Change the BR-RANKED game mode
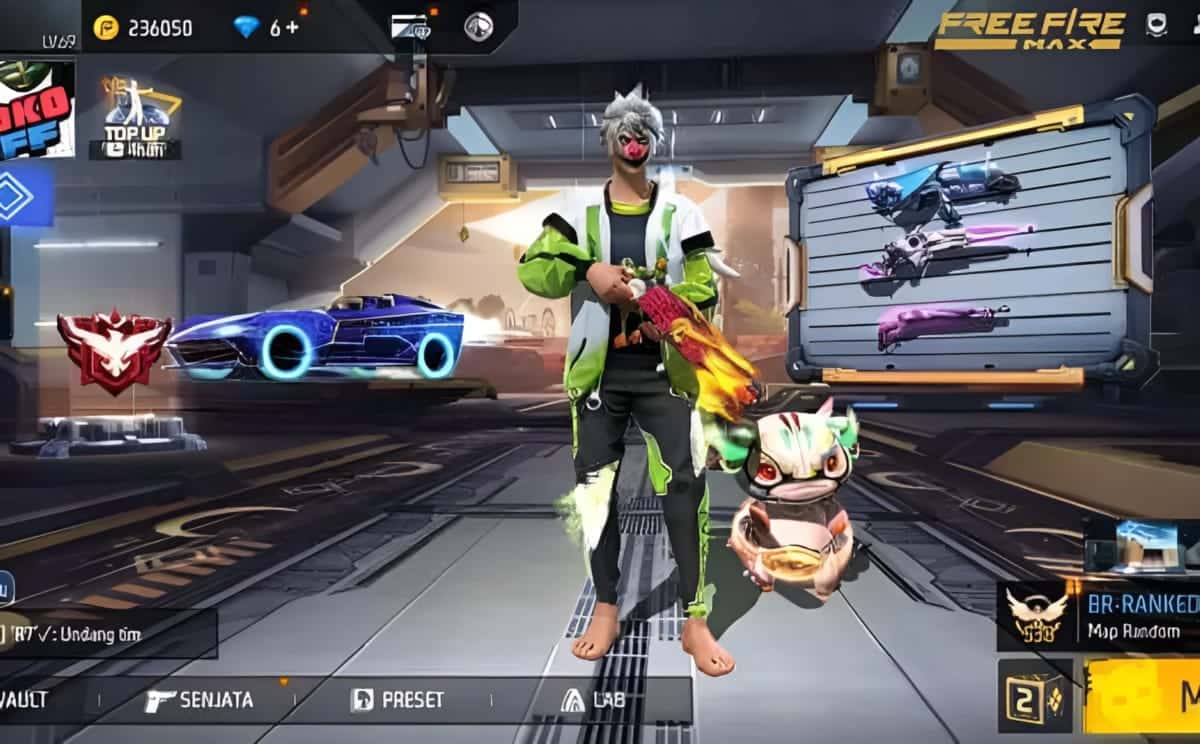 [1100, 616]
